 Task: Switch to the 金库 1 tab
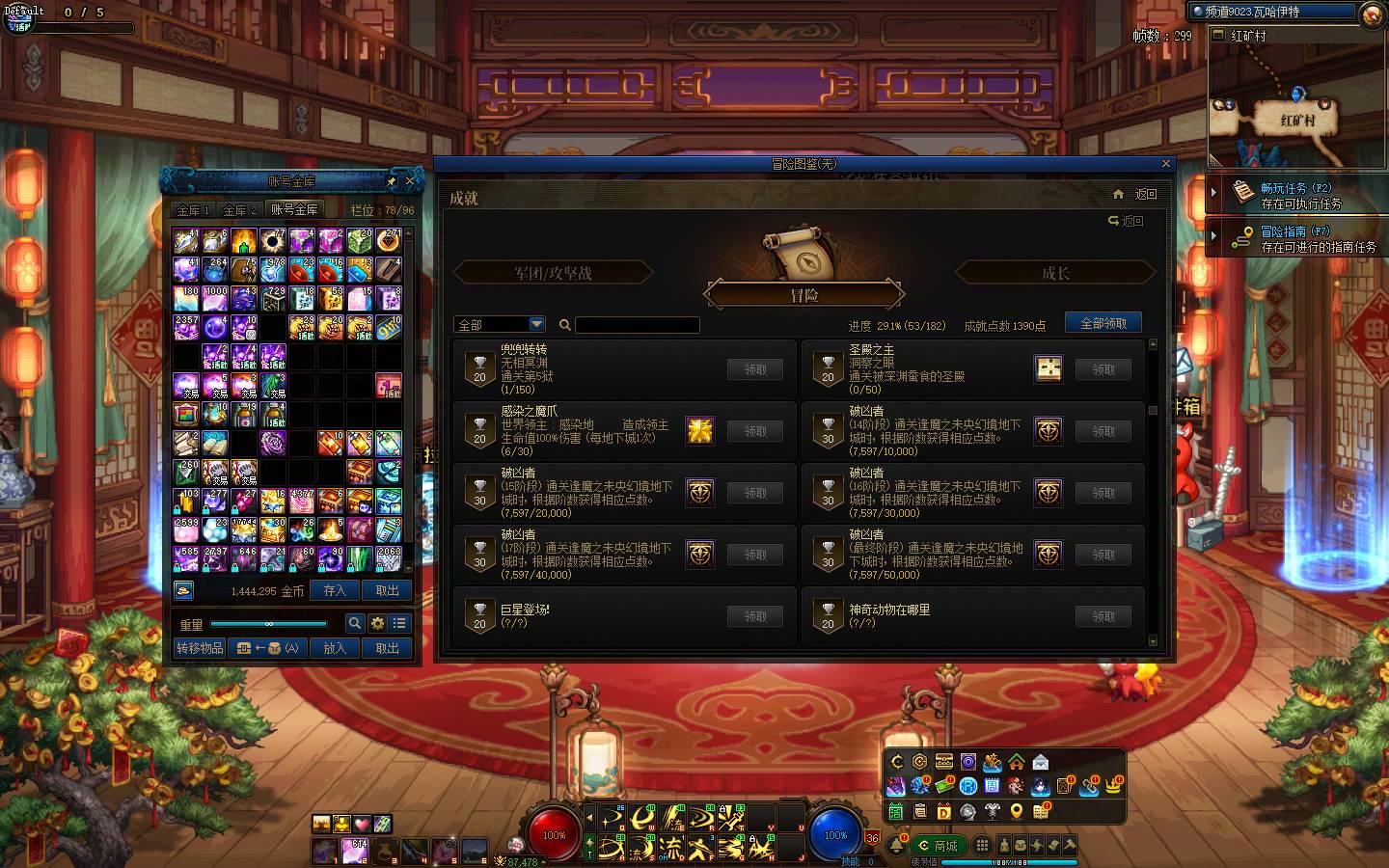click(193, 209)
